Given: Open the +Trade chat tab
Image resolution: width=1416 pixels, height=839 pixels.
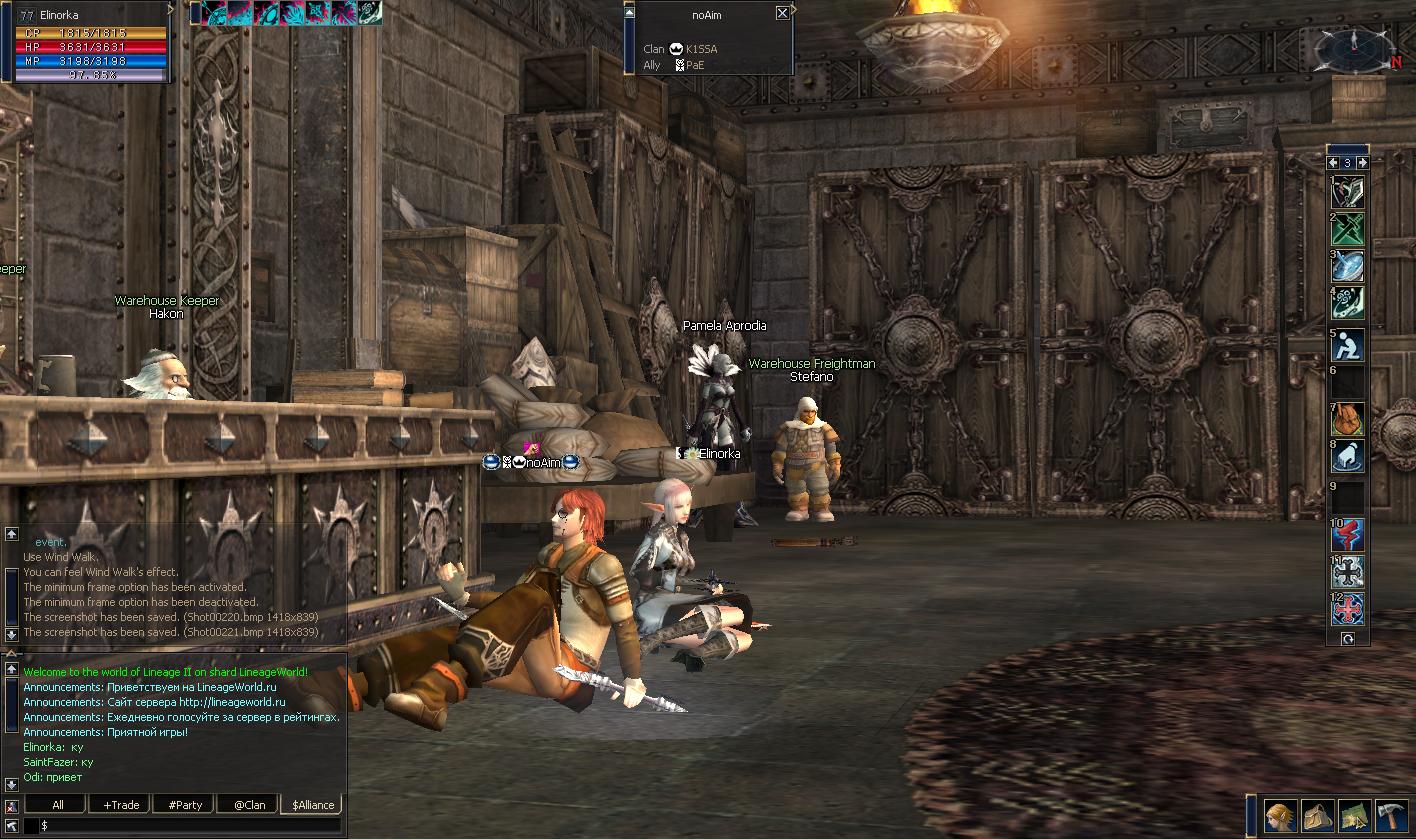Looking at the screenshot, I should click(121, 804).
